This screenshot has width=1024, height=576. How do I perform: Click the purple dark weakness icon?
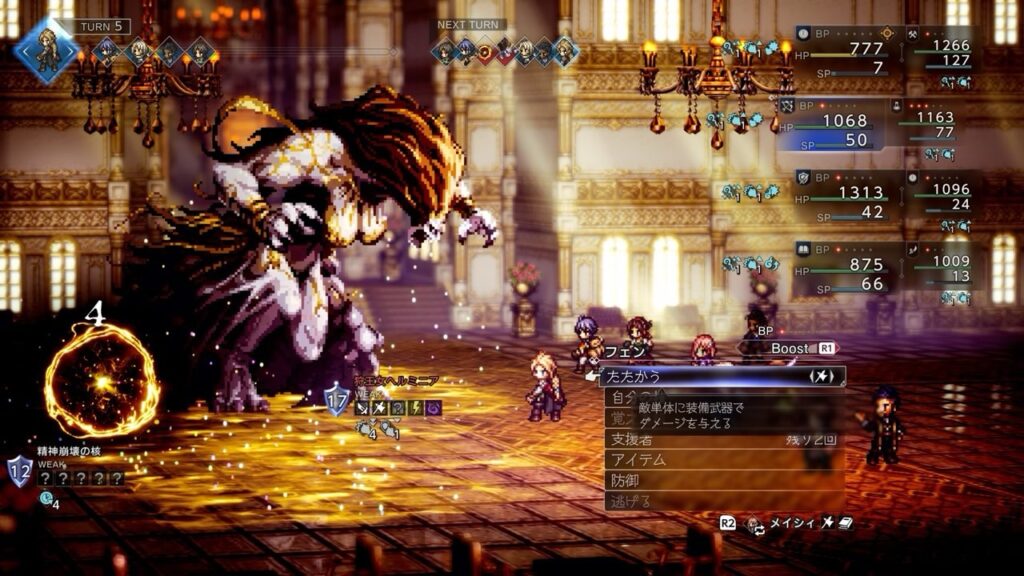(x=434, y=408)
